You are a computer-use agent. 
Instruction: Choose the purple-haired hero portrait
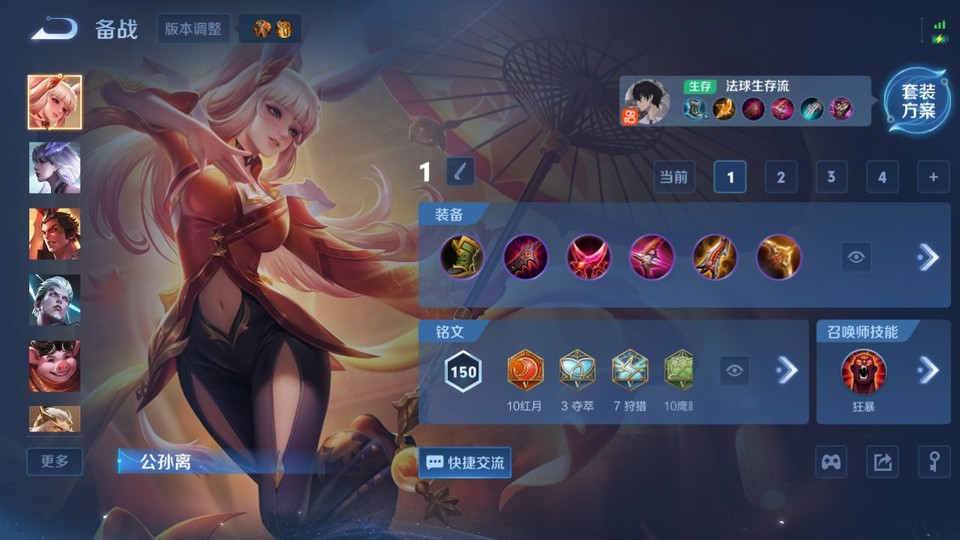pyautogui.click(x=55, y=168)
